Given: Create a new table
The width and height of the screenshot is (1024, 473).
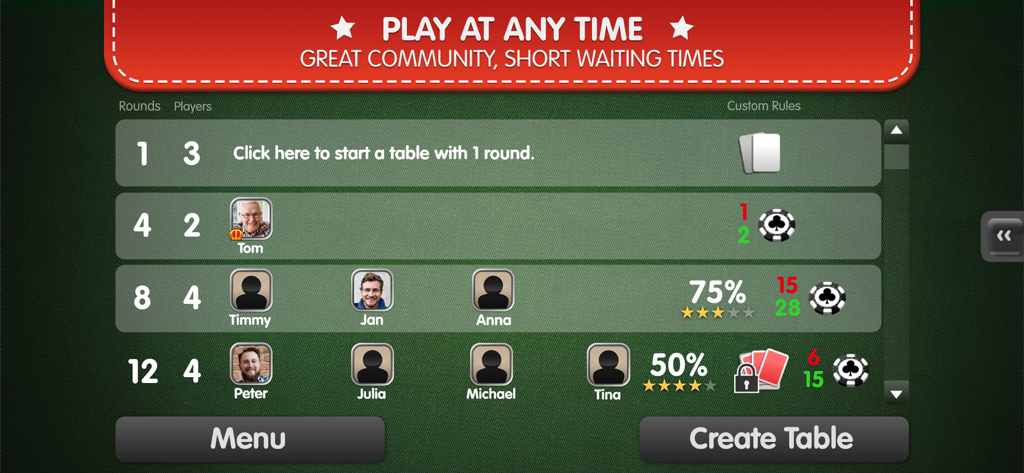Looking at the screenshot, I should pyautogui.click(x=772, y=438).
